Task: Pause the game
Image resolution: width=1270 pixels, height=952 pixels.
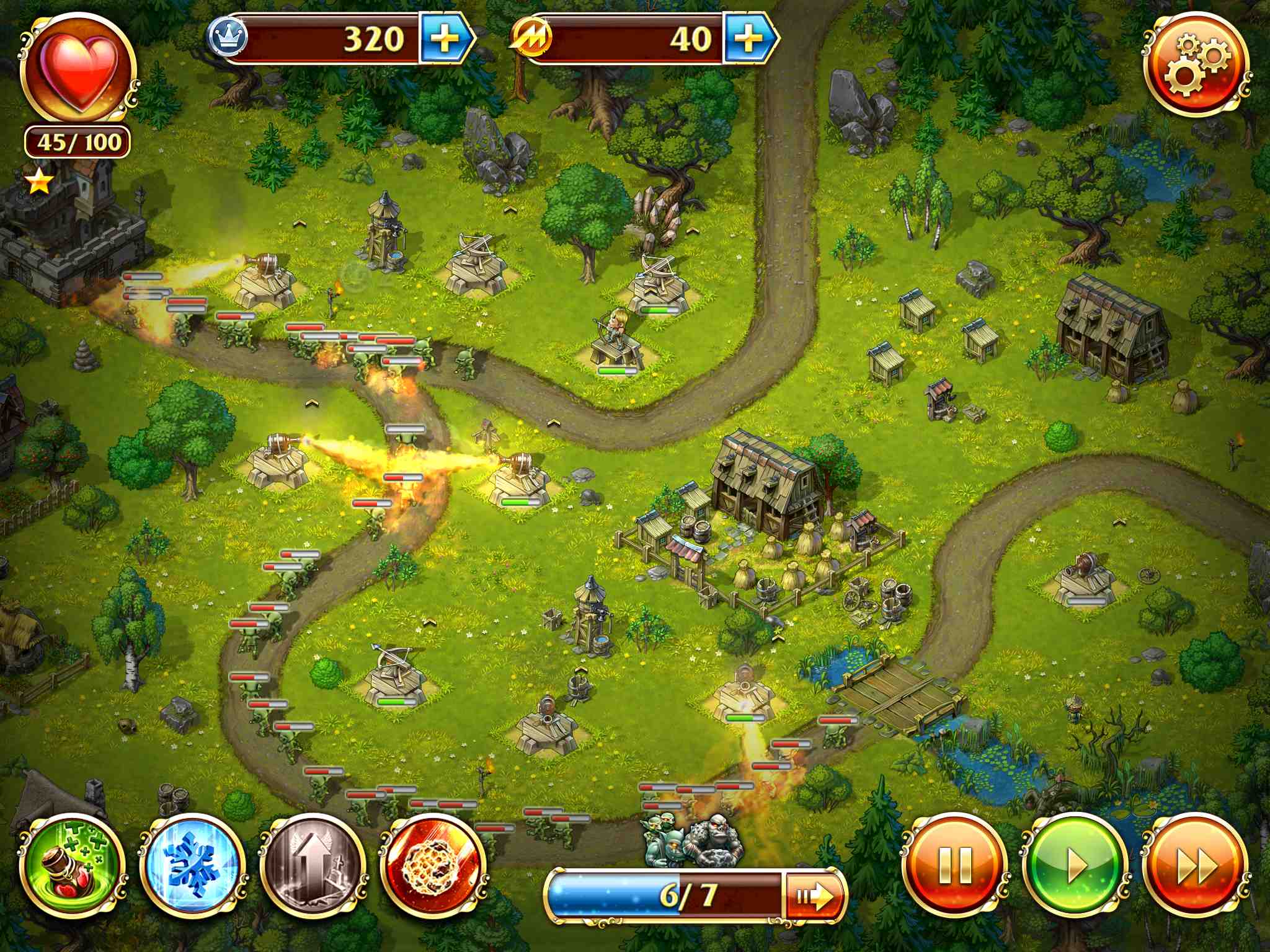Action: (x=955, y=866)
